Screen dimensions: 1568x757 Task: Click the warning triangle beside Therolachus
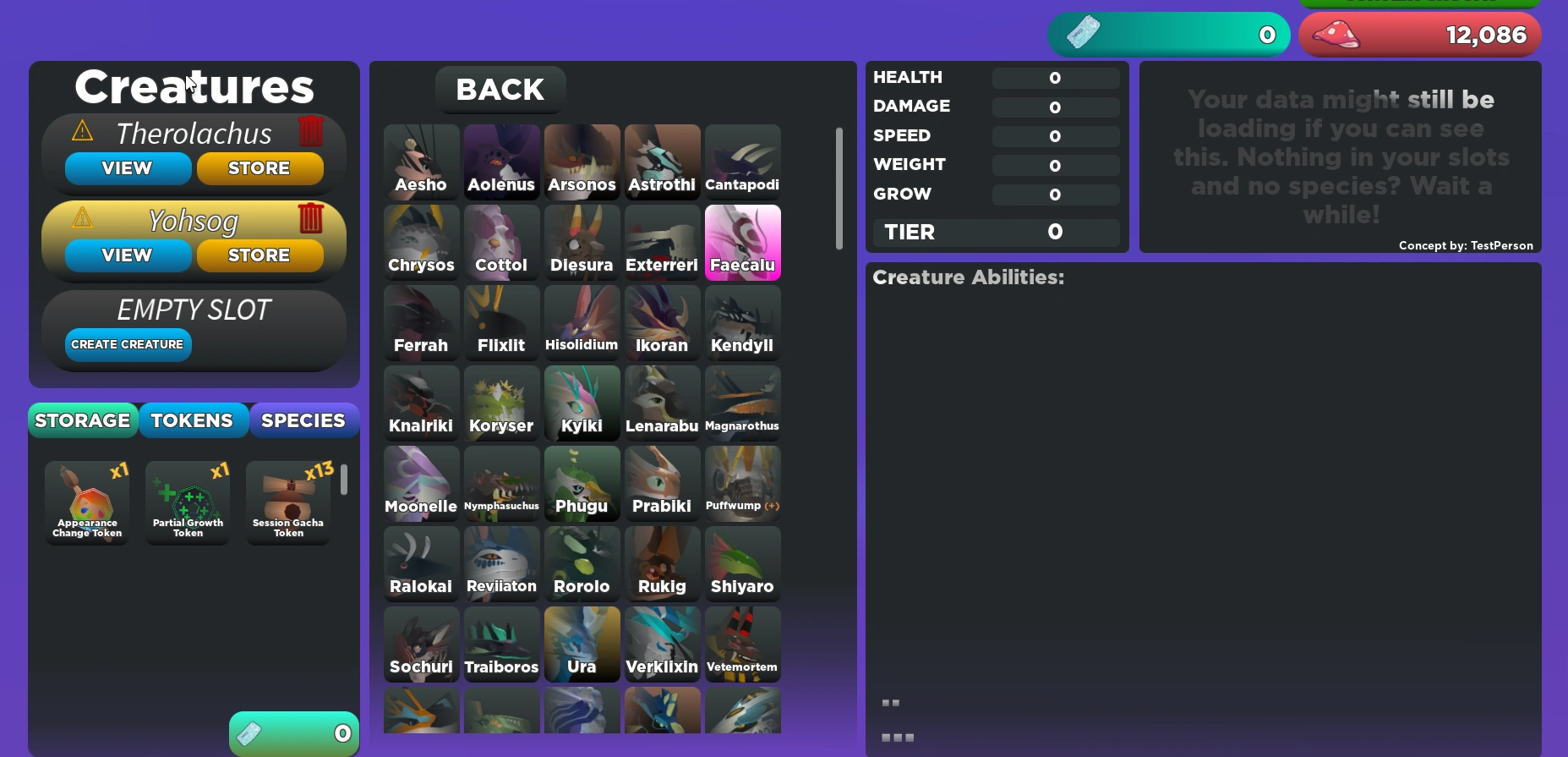click(x=82, y=131)
